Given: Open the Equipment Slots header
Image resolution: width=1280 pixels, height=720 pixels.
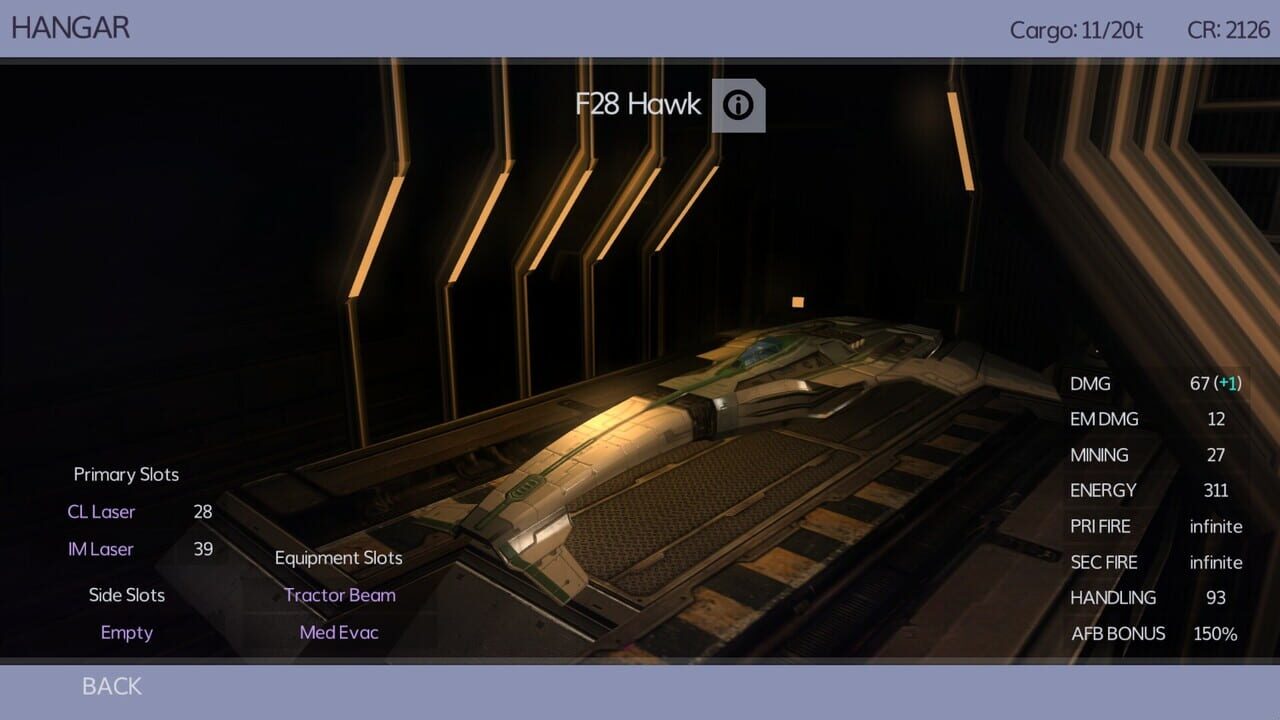Looking at the screenshot, I should [x=338, y=558].
